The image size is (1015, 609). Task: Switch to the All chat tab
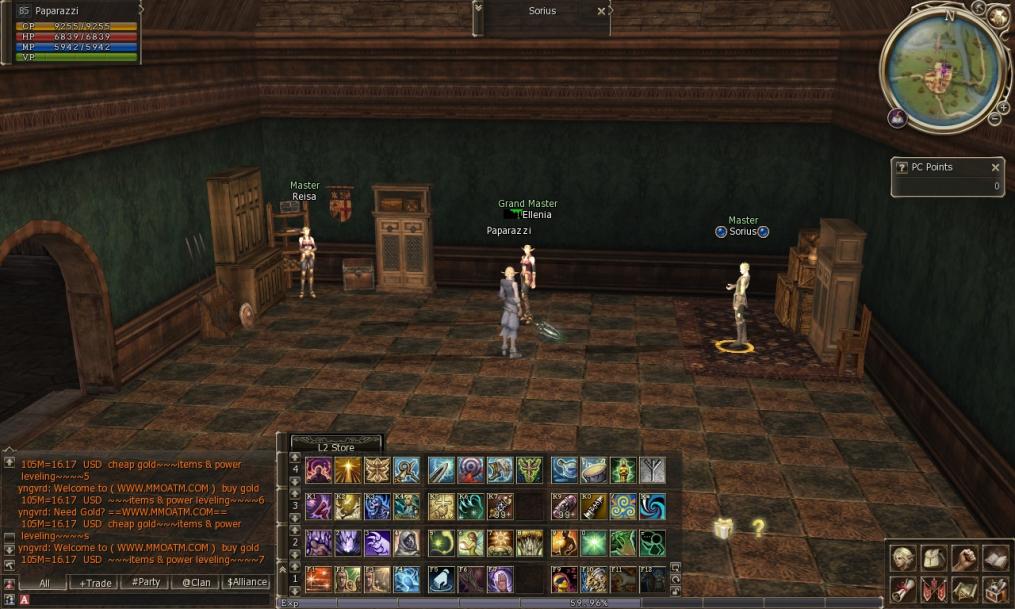[x=44, y=582]
